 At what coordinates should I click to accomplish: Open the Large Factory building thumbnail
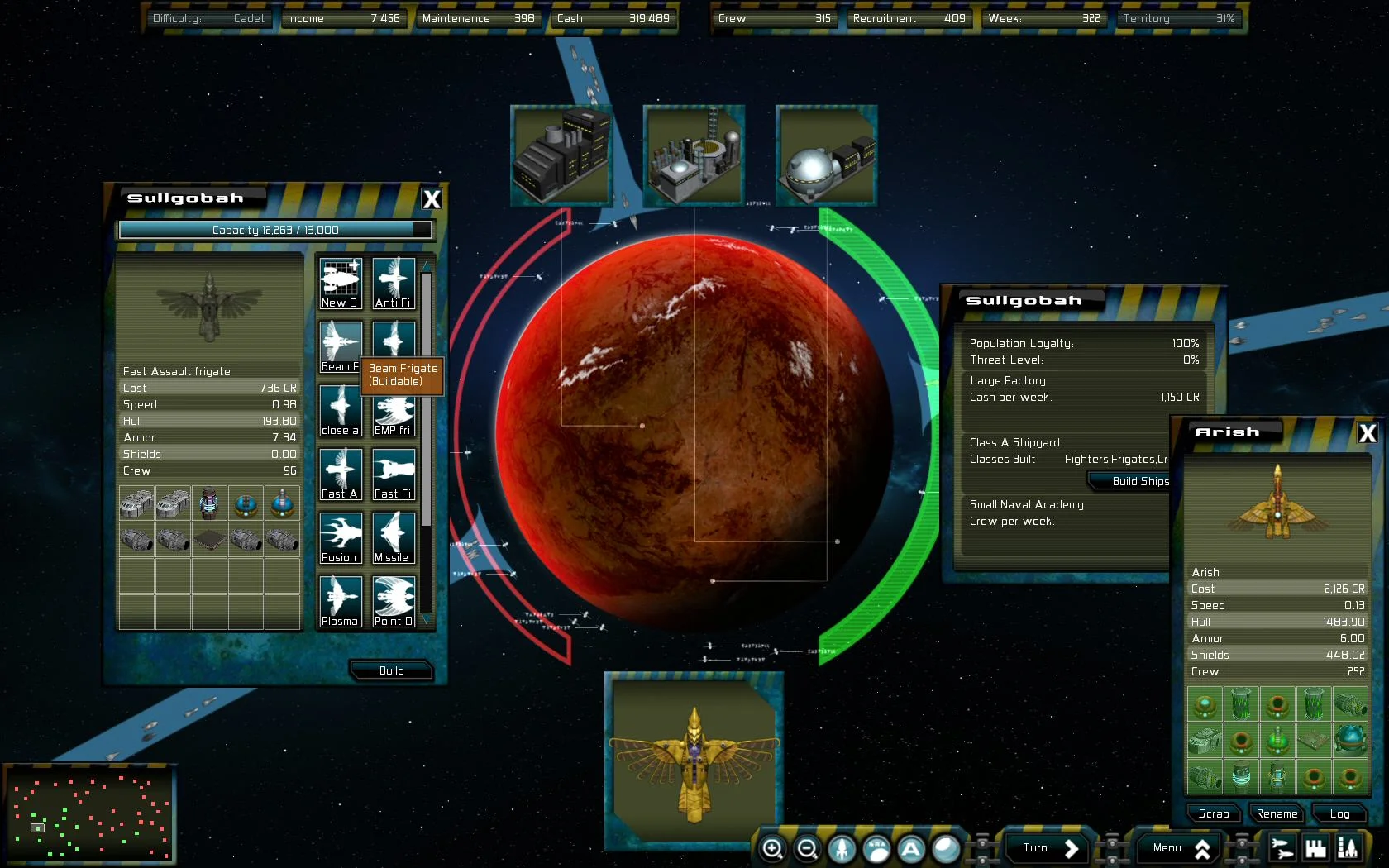click(561, 155)
